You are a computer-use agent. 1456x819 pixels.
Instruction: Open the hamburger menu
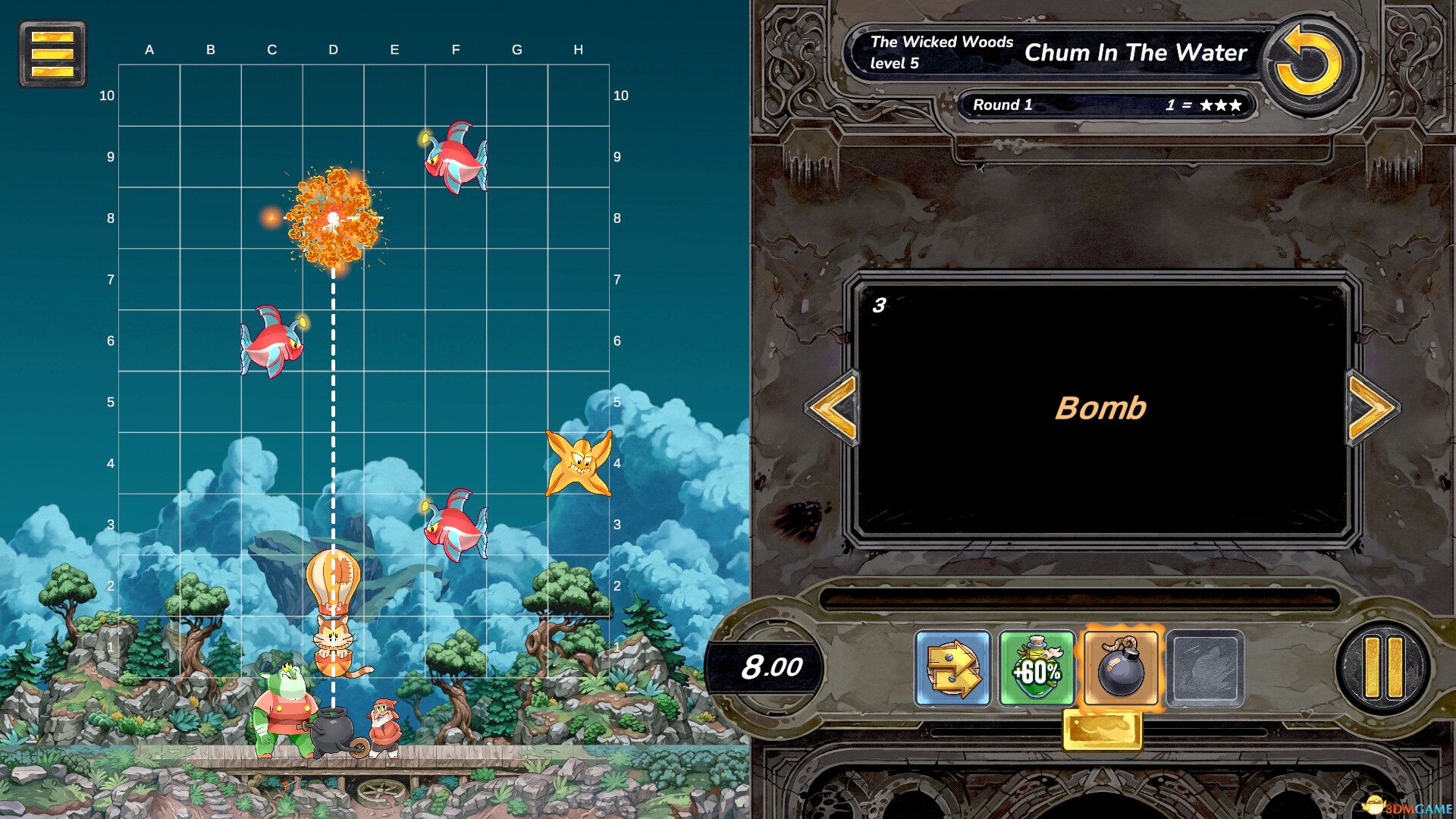pyautogui.click(x=52, y=52)
